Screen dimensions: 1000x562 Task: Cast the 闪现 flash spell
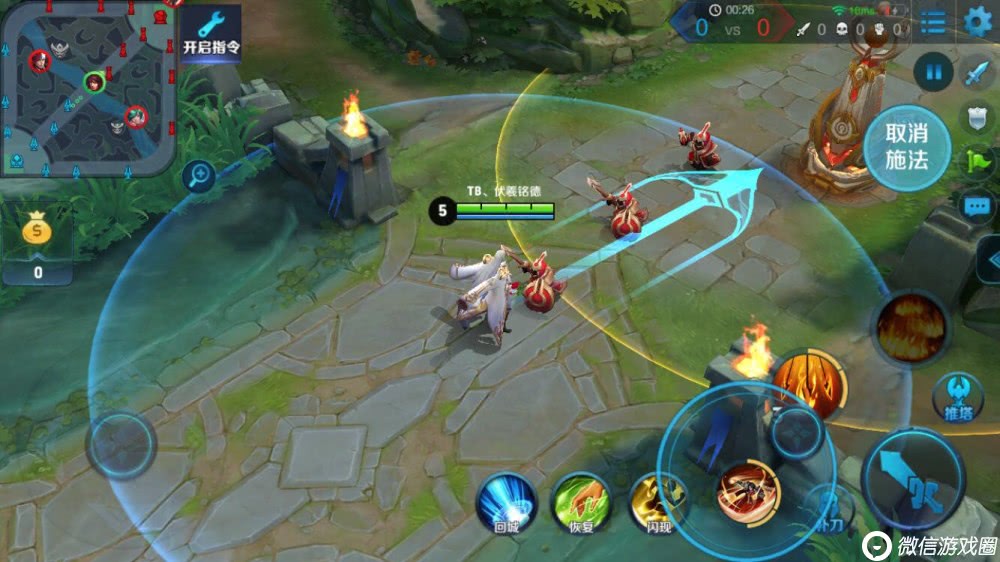(657, 502)
